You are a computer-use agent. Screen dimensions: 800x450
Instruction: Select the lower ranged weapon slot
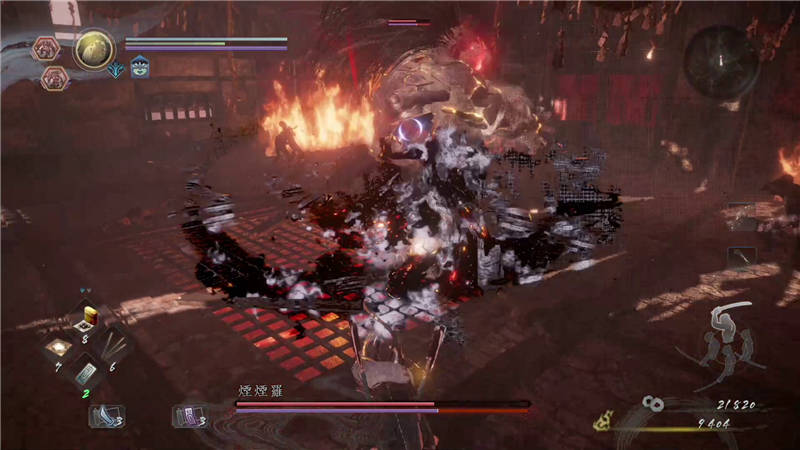(742, 257)
